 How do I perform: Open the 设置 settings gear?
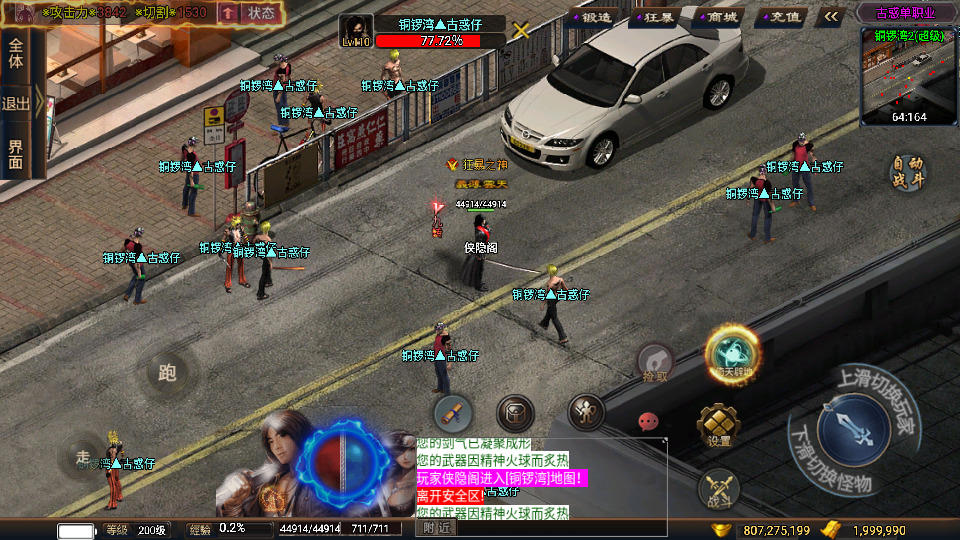pos(719,427)
